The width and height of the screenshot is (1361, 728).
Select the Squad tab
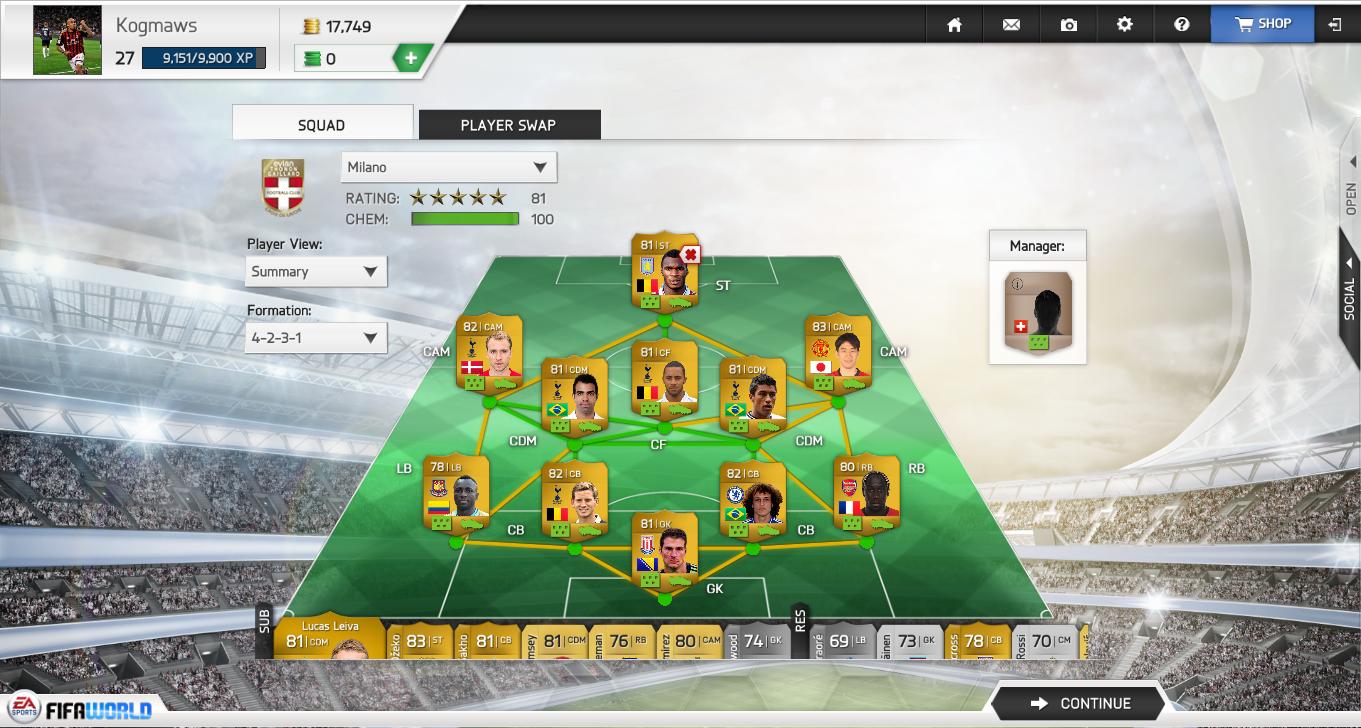[x=321, y=125]
